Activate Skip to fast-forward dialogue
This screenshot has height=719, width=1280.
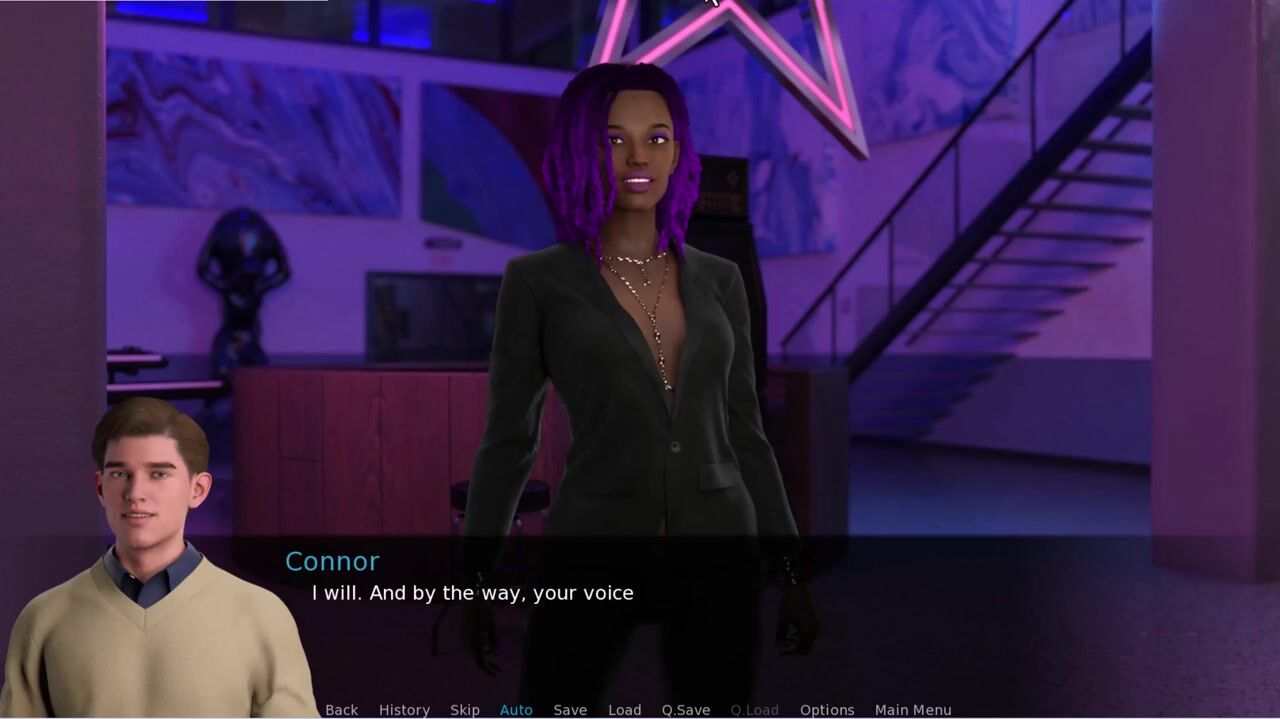[x=464, y=709]
